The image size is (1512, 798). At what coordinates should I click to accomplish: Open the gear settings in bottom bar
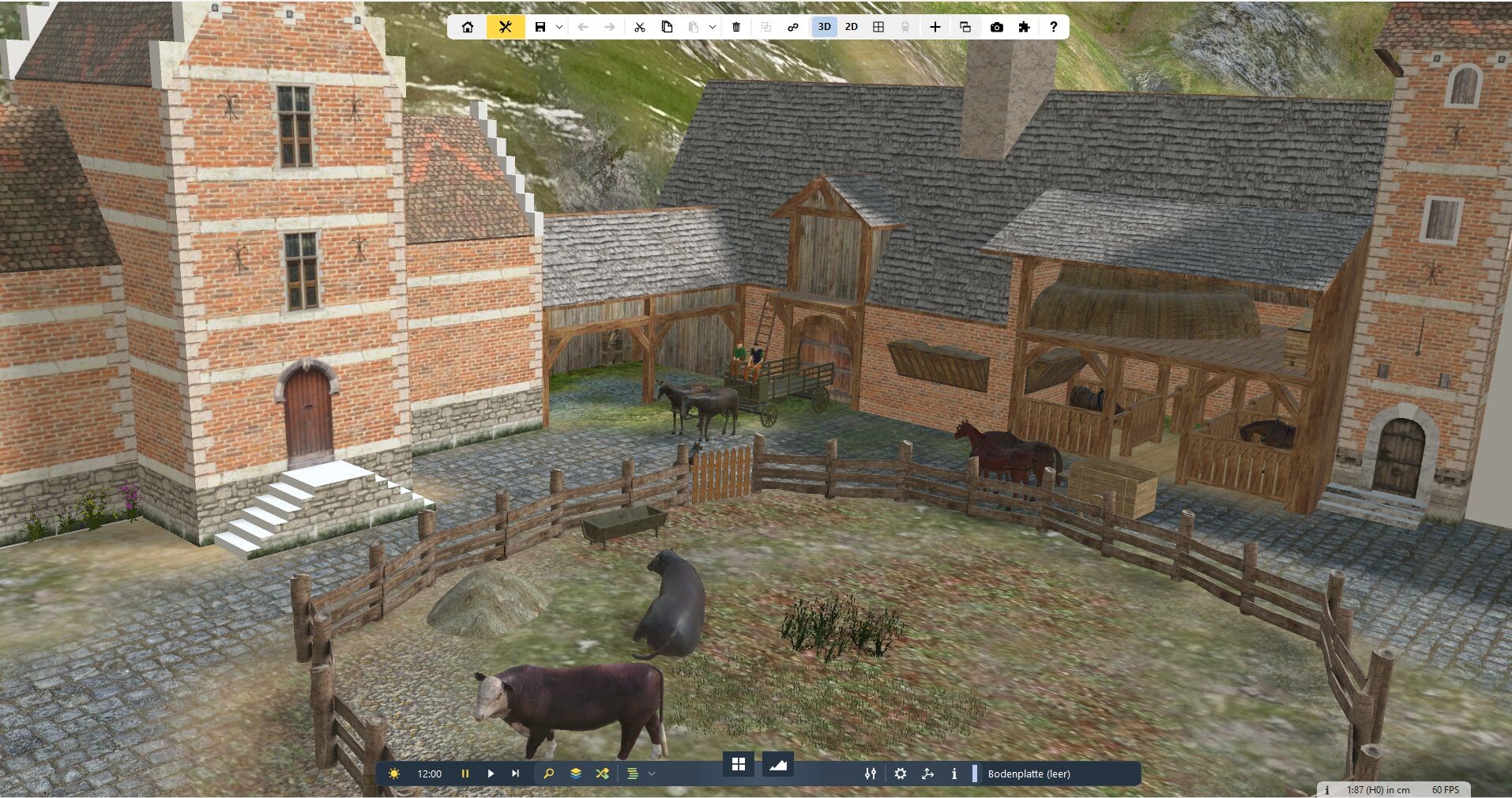click(x=901, y=774)
